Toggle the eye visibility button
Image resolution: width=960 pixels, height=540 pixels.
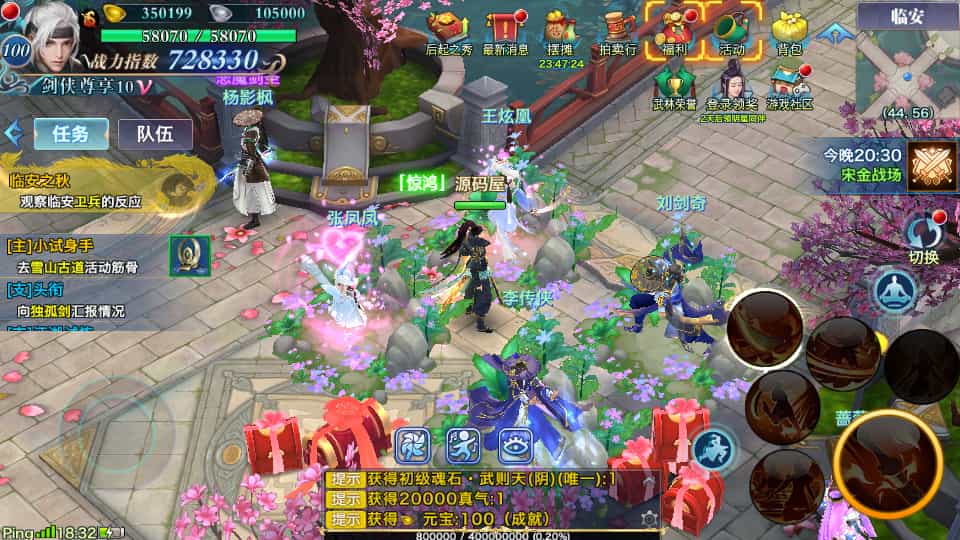515,444
